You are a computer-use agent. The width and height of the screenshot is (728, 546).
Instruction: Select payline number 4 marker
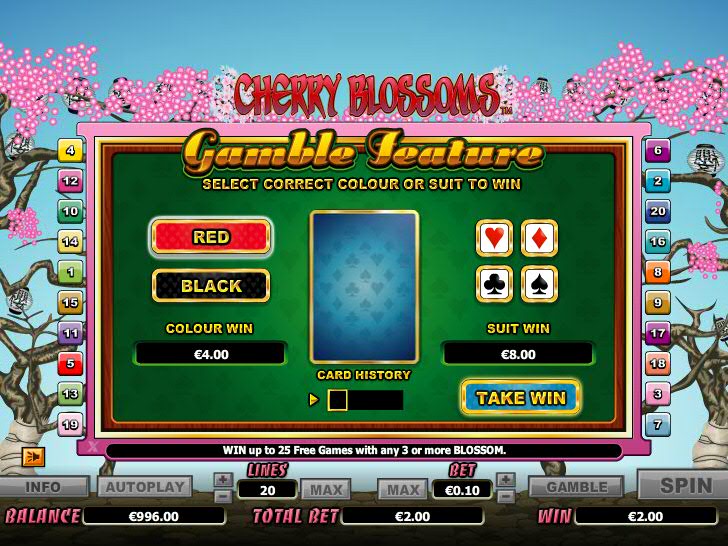click(x=71, y=152)
